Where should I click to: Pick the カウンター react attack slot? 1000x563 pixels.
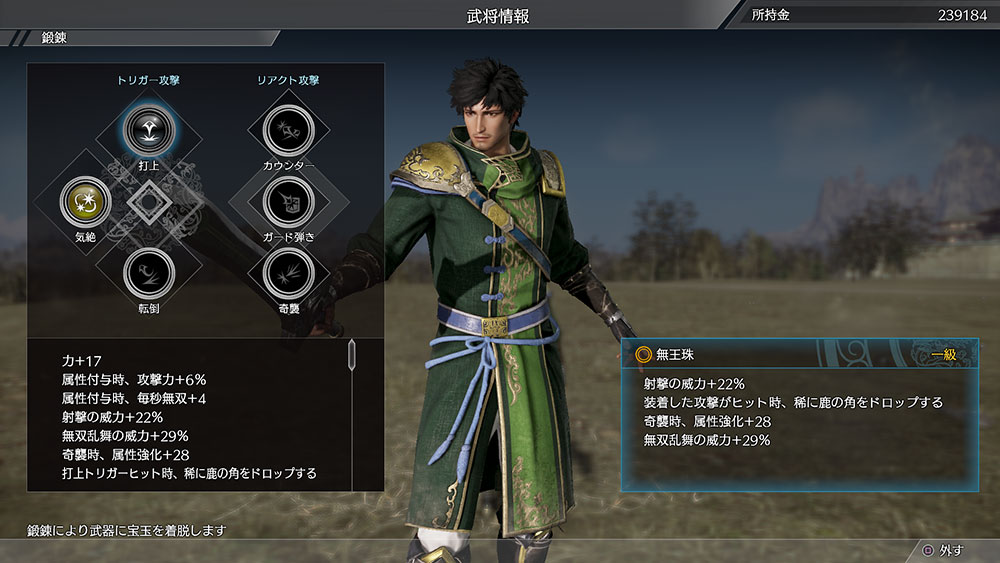pyautogui.click(x=289, y=130)
